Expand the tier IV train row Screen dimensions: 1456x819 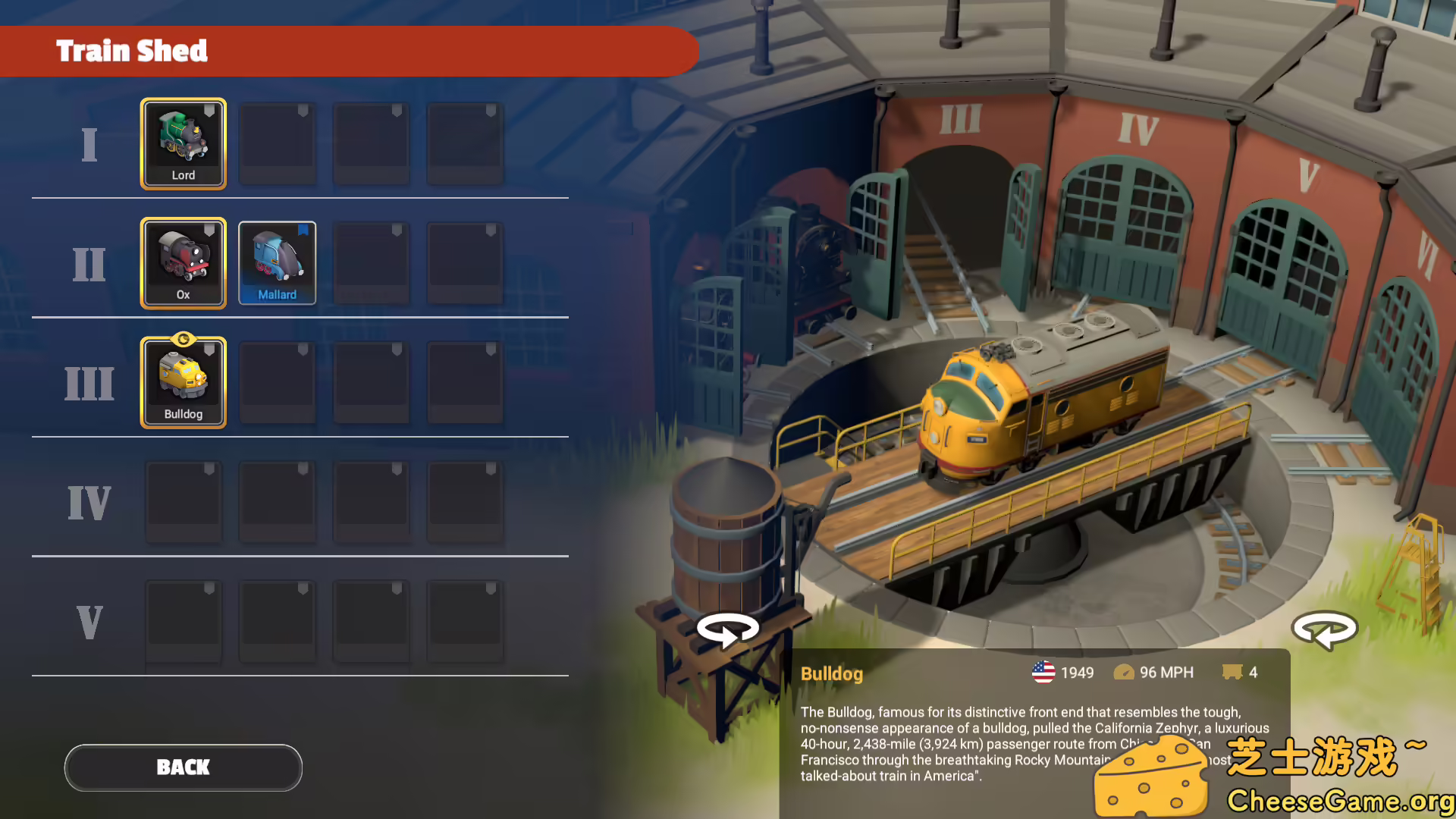[x=89, y=500]
